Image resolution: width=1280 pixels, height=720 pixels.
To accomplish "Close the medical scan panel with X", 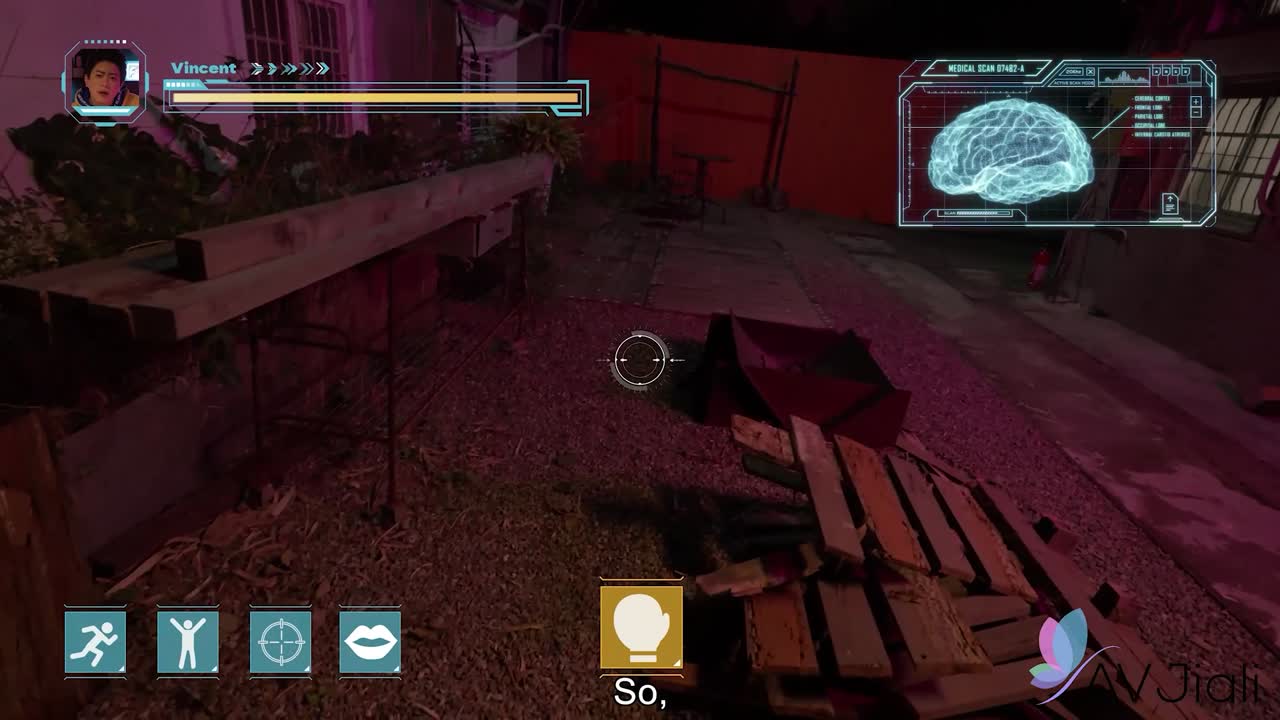I will [1090, 72].
